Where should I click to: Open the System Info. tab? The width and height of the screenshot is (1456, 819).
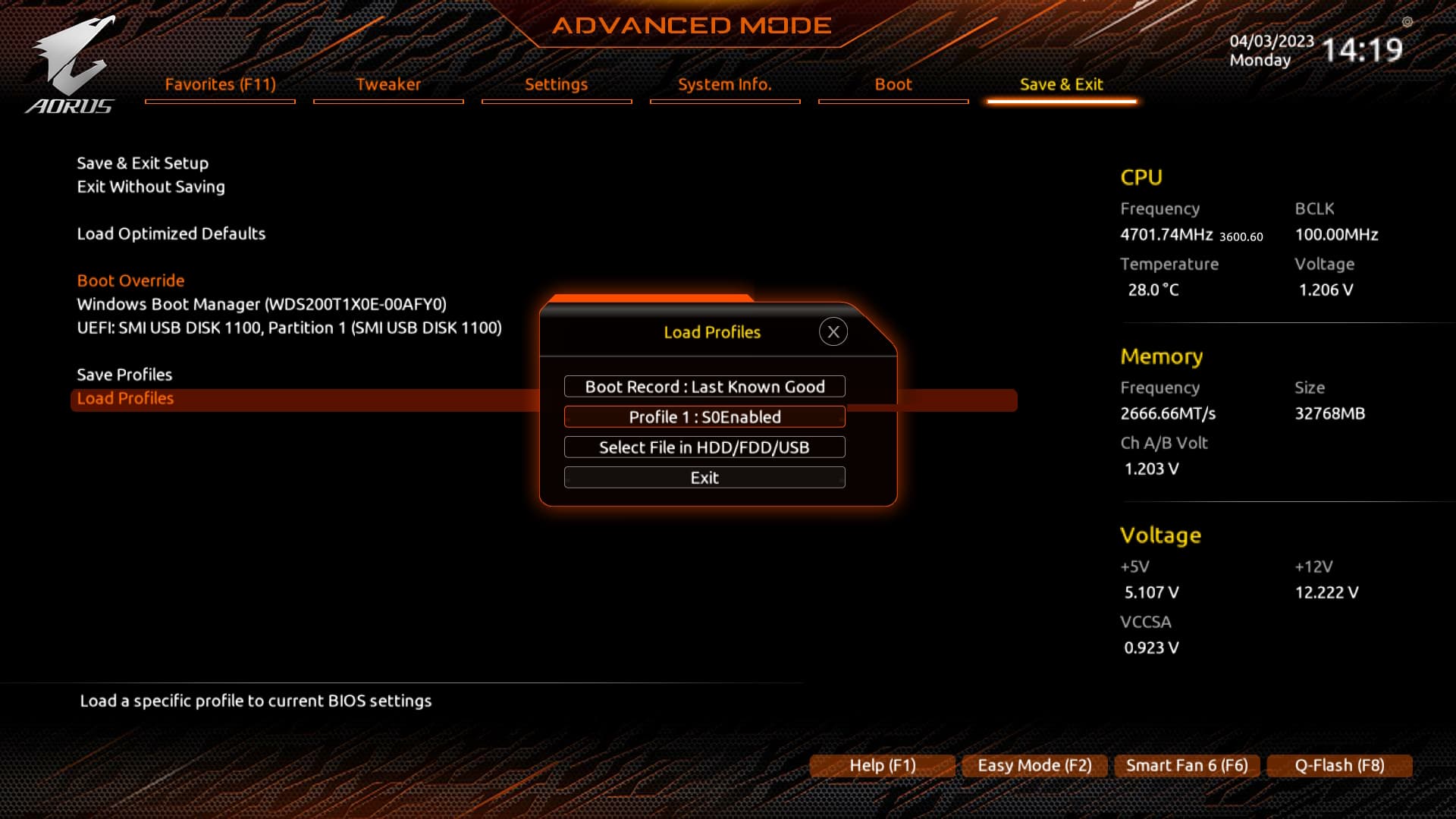[x=724, y=84]
